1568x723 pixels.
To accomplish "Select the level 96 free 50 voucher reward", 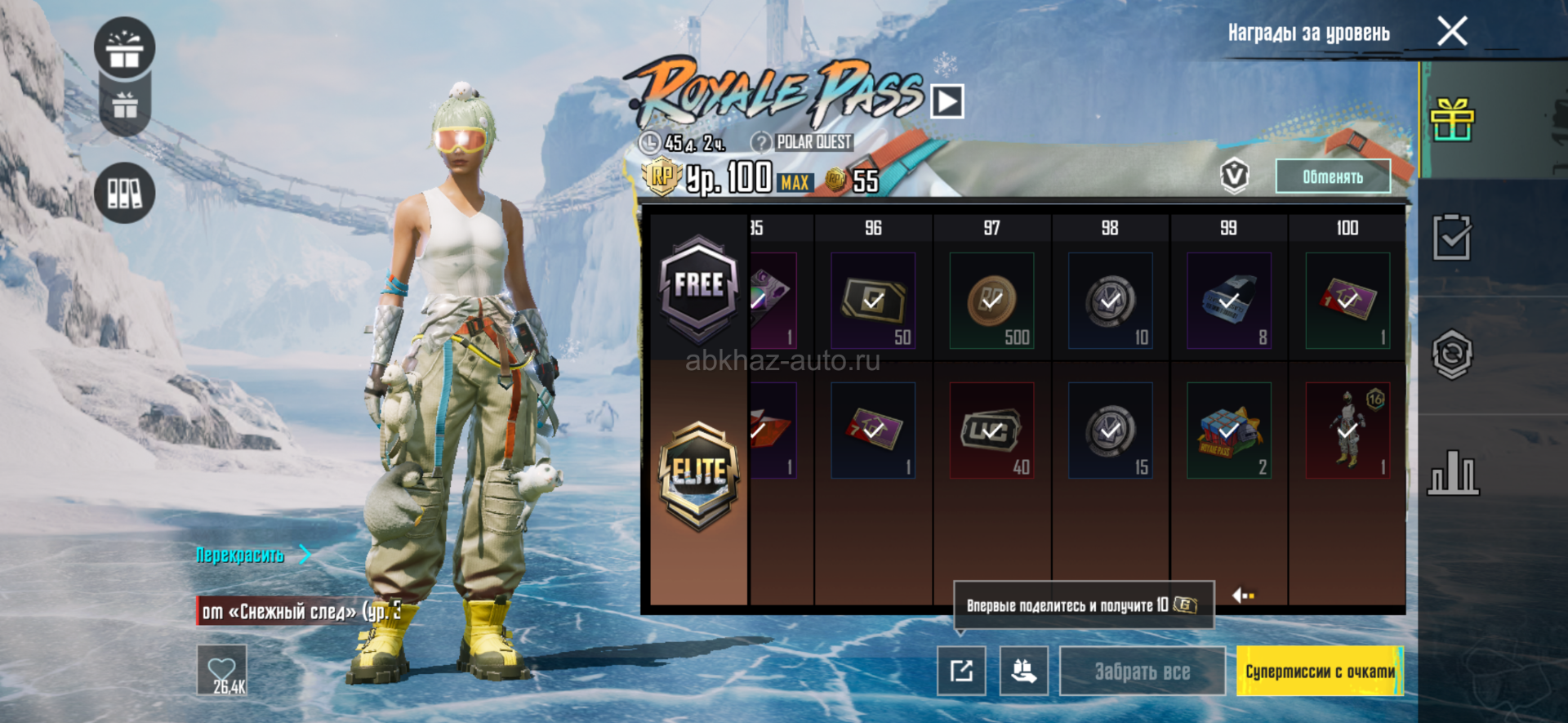I will [x=873, y=301].
